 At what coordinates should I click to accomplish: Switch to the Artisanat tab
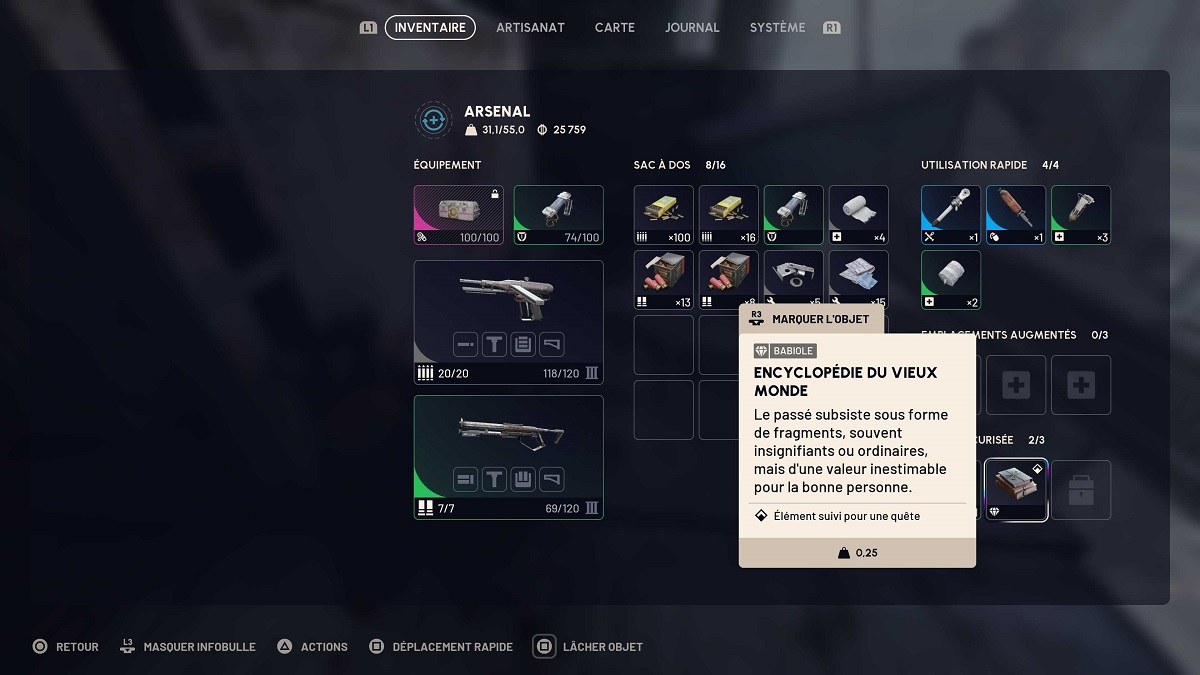(x=530, y=28)
